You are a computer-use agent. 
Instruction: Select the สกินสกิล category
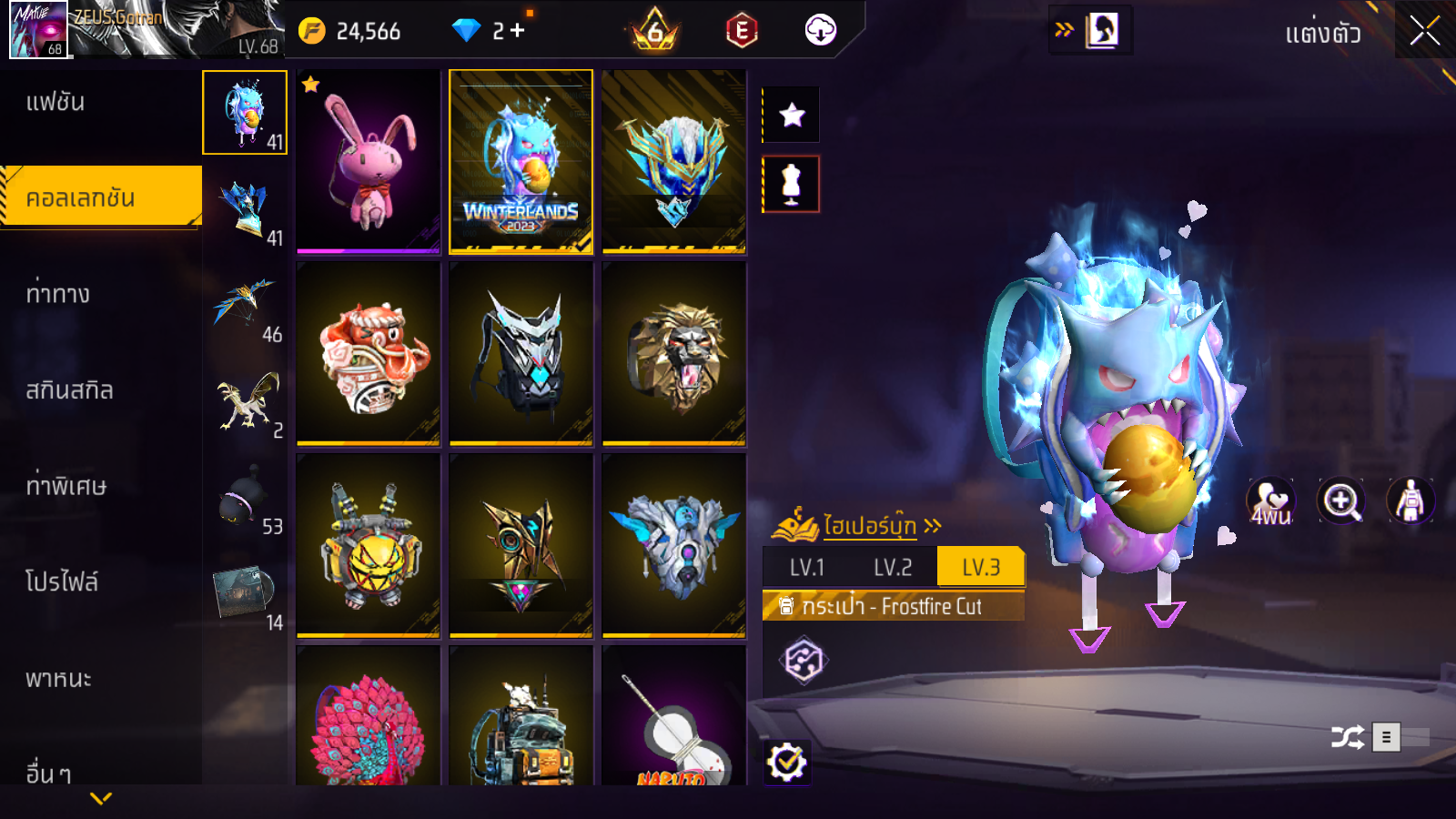(69, 390)
